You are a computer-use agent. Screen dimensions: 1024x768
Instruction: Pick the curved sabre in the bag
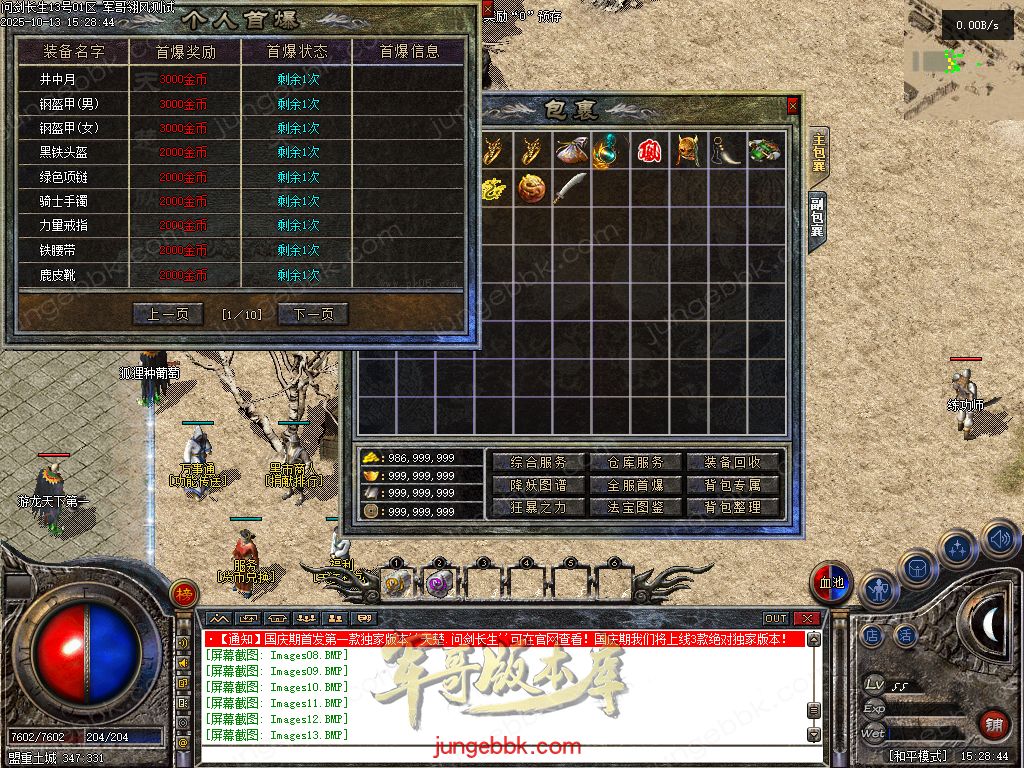pyautogui.click(x=570, y=188)
